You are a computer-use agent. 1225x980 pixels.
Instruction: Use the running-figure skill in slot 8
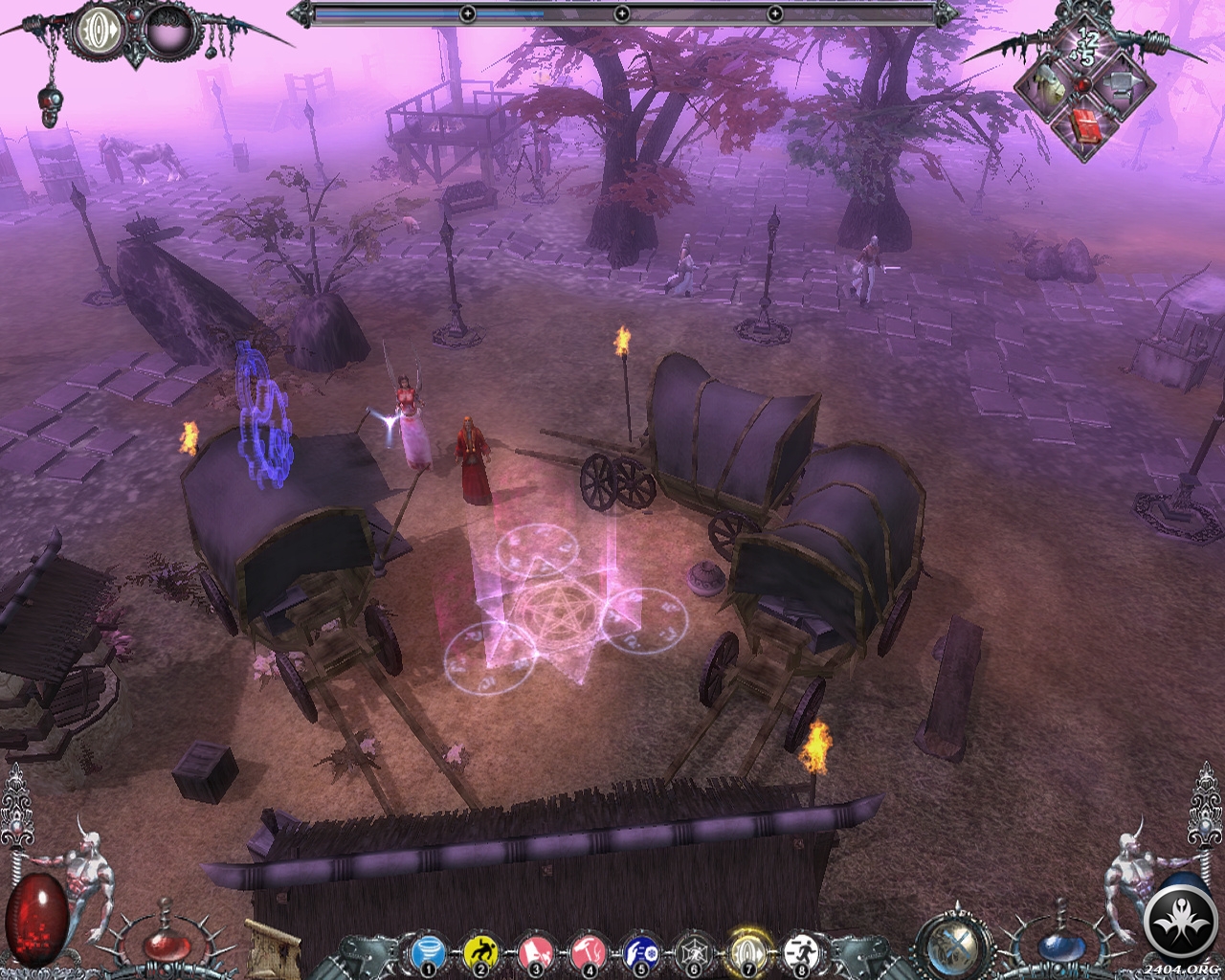tap(800, 953)
